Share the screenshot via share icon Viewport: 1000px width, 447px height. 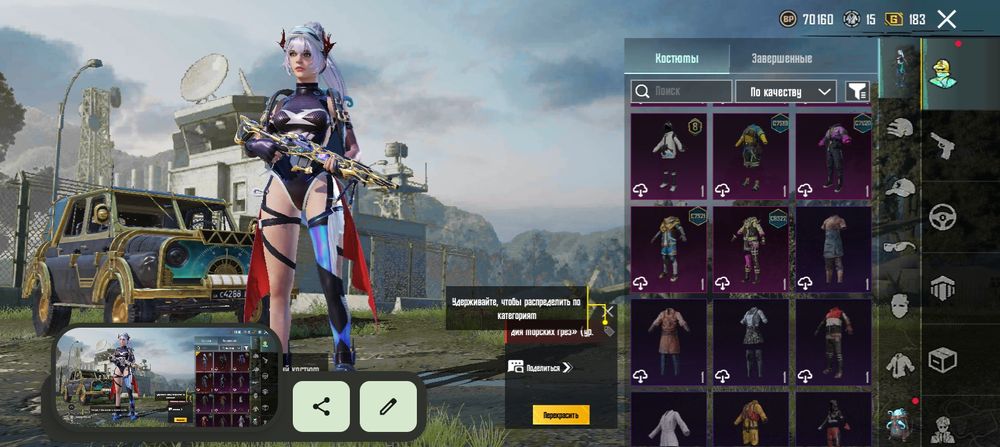click(x=321, y=406)
